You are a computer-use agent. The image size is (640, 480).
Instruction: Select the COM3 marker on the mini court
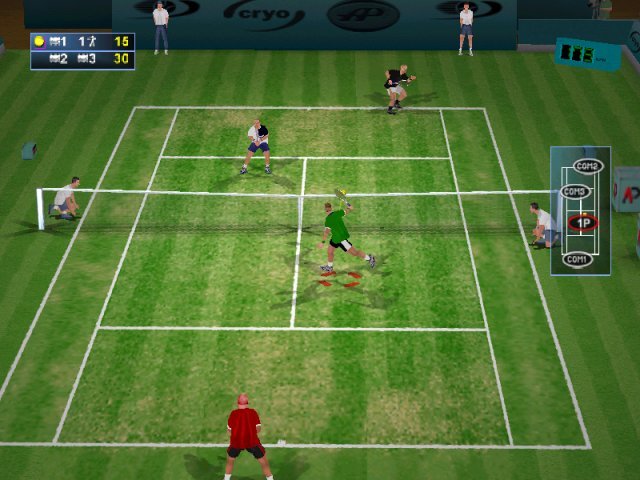[574, 191]
